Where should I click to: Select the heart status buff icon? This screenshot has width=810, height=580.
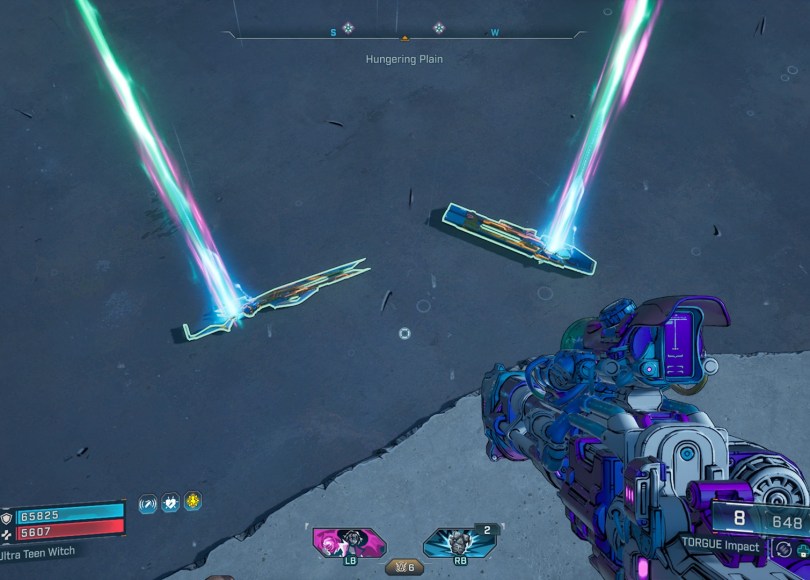pos(171,503)
